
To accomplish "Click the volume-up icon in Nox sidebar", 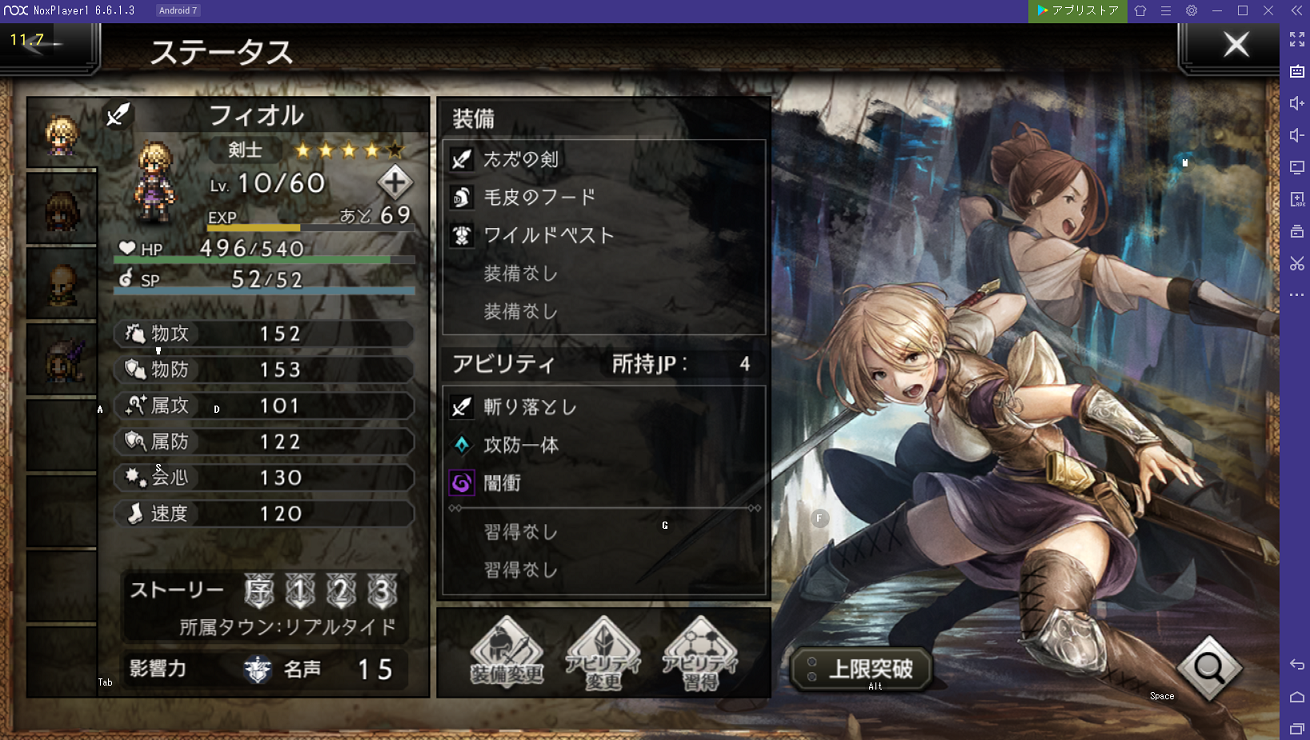I will tap(1296, 102).
